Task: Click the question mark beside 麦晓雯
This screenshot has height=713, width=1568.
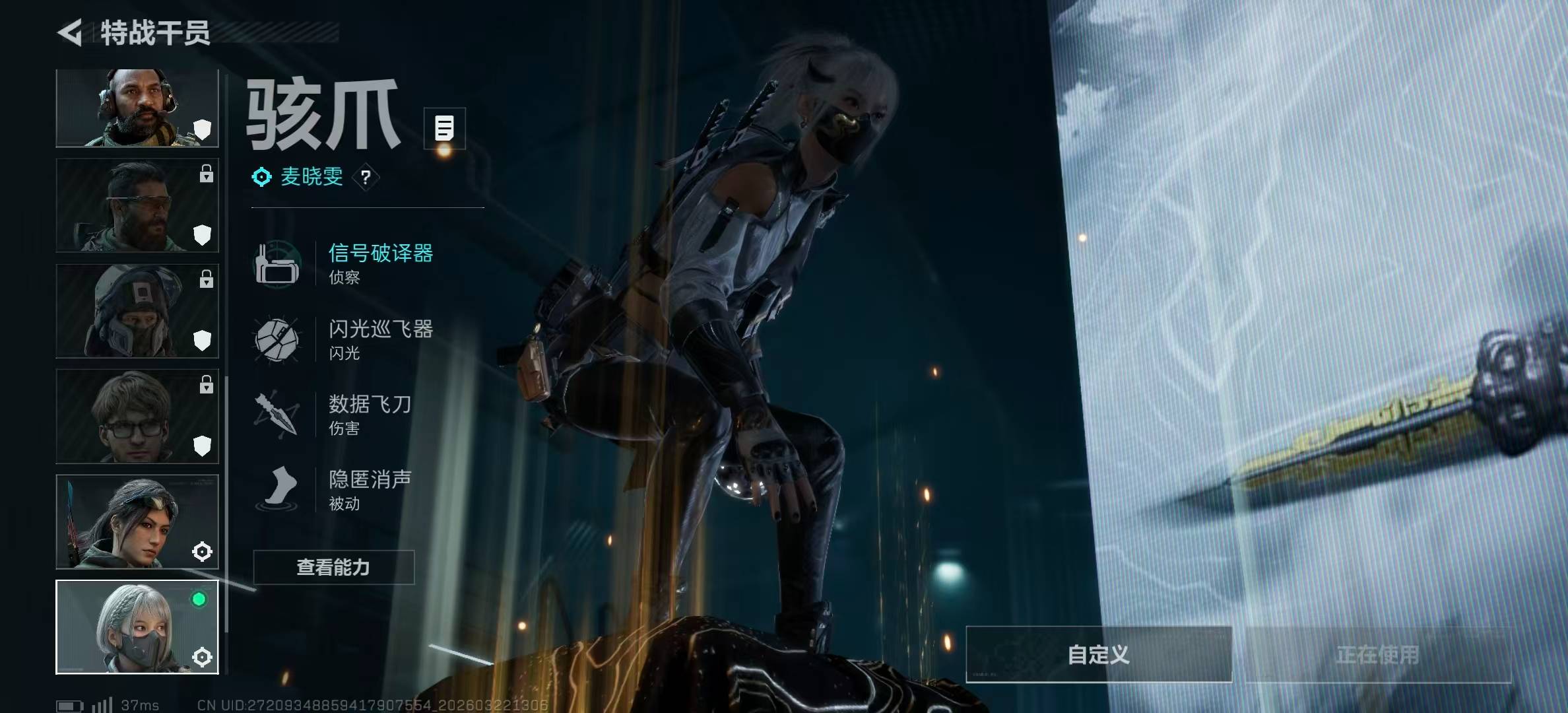Action: pyautogui.click(x=366, y=177)
